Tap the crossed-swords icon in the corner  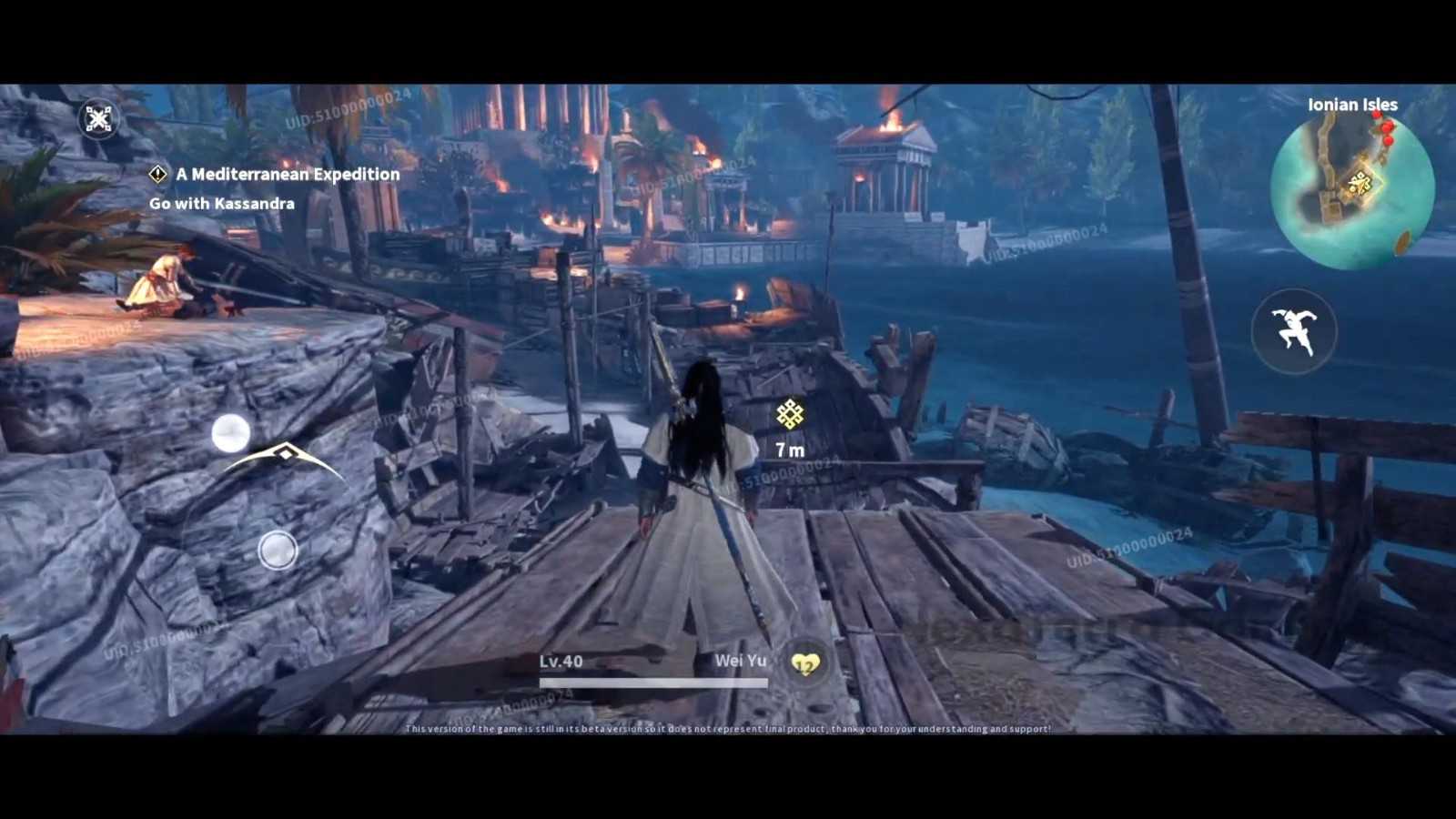[x=98, y=118]
